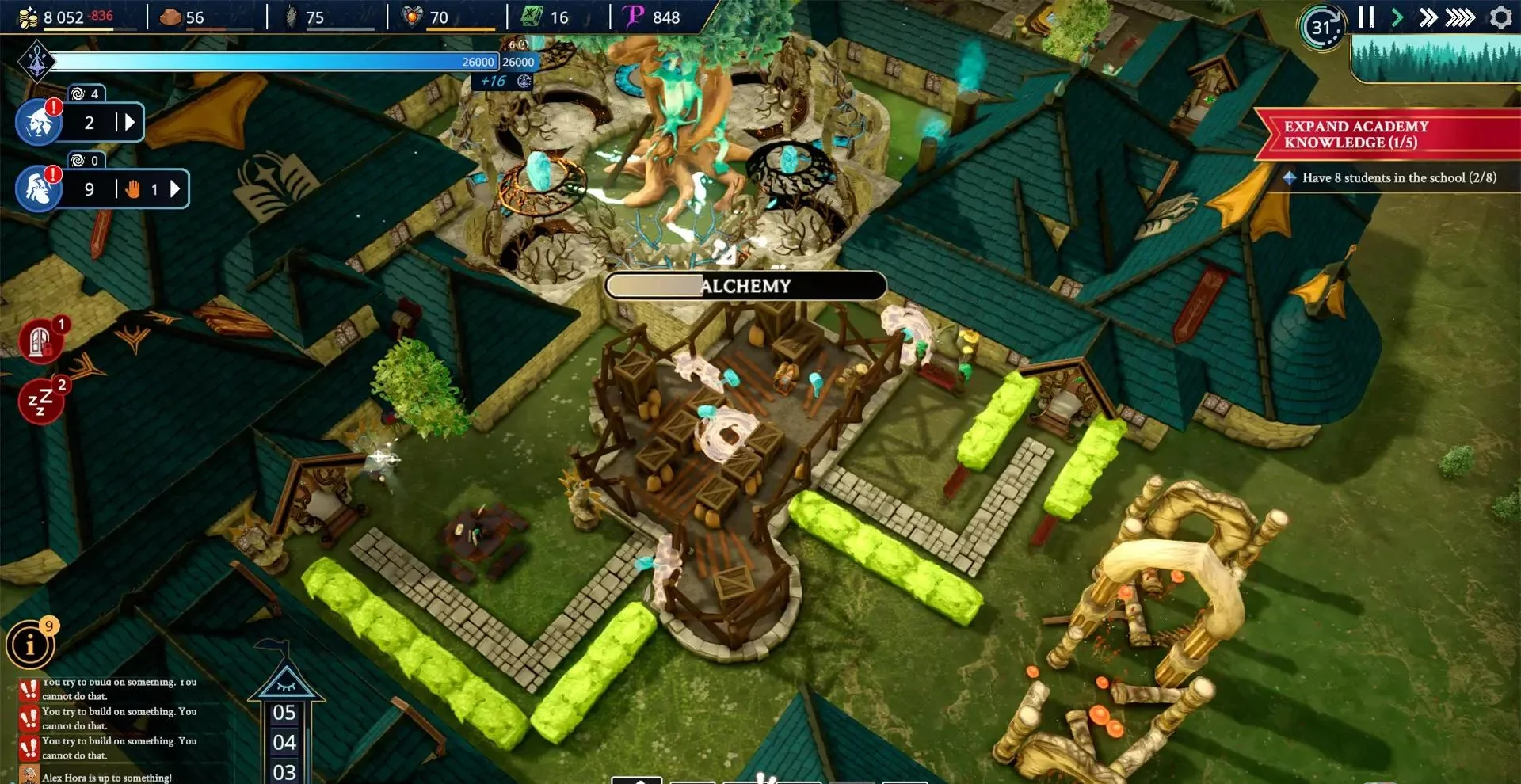Click the academy emblem beside the blue bar
The height and width of the screenshot is (784, 1521).
[x=37, y=61]
